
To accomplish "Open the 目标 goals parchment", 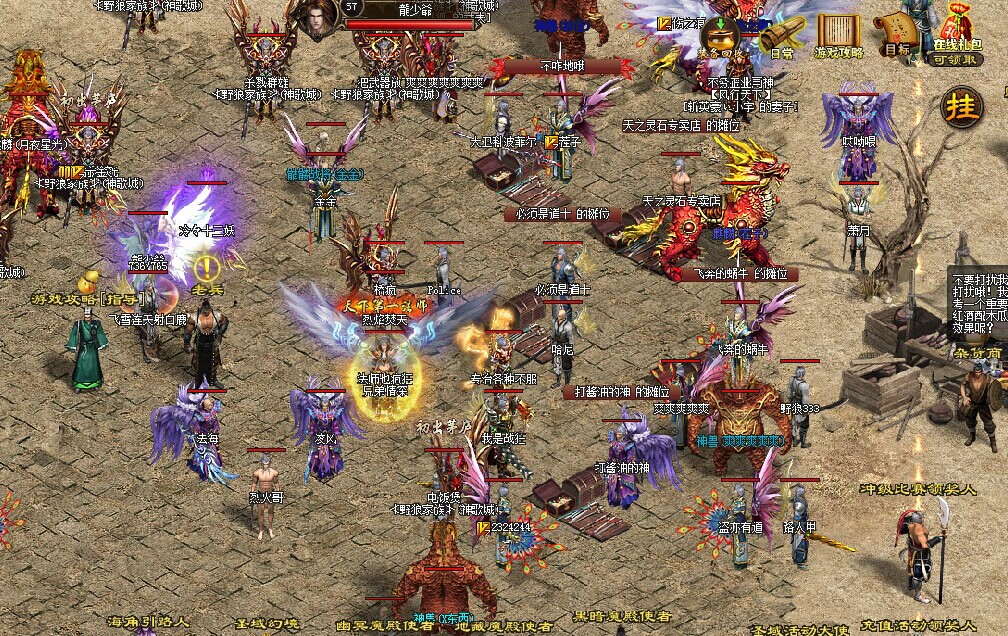I will pos(895,33).
